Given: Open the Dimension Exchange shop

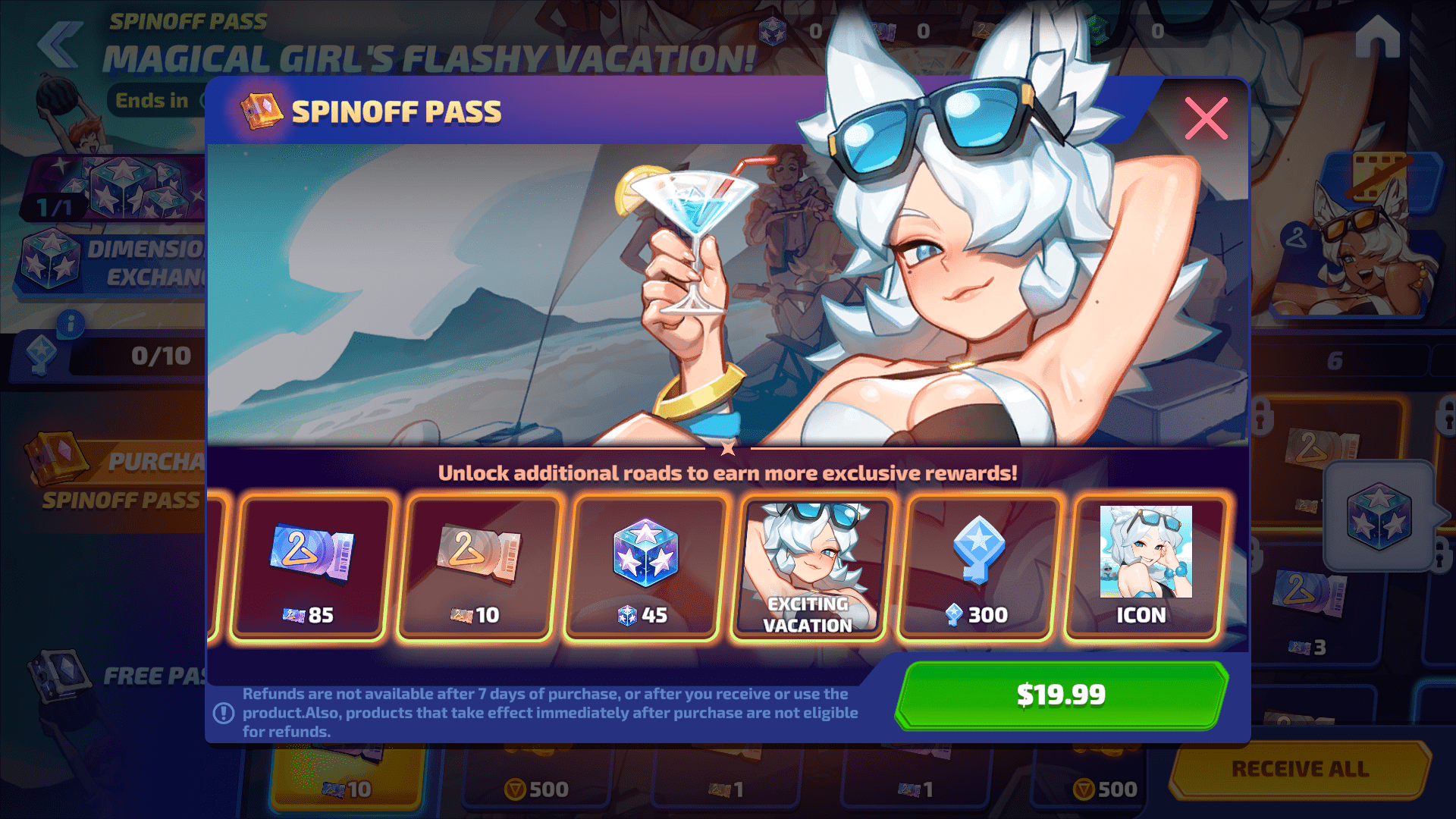Looking at the screenshot, I should point(114,262).
